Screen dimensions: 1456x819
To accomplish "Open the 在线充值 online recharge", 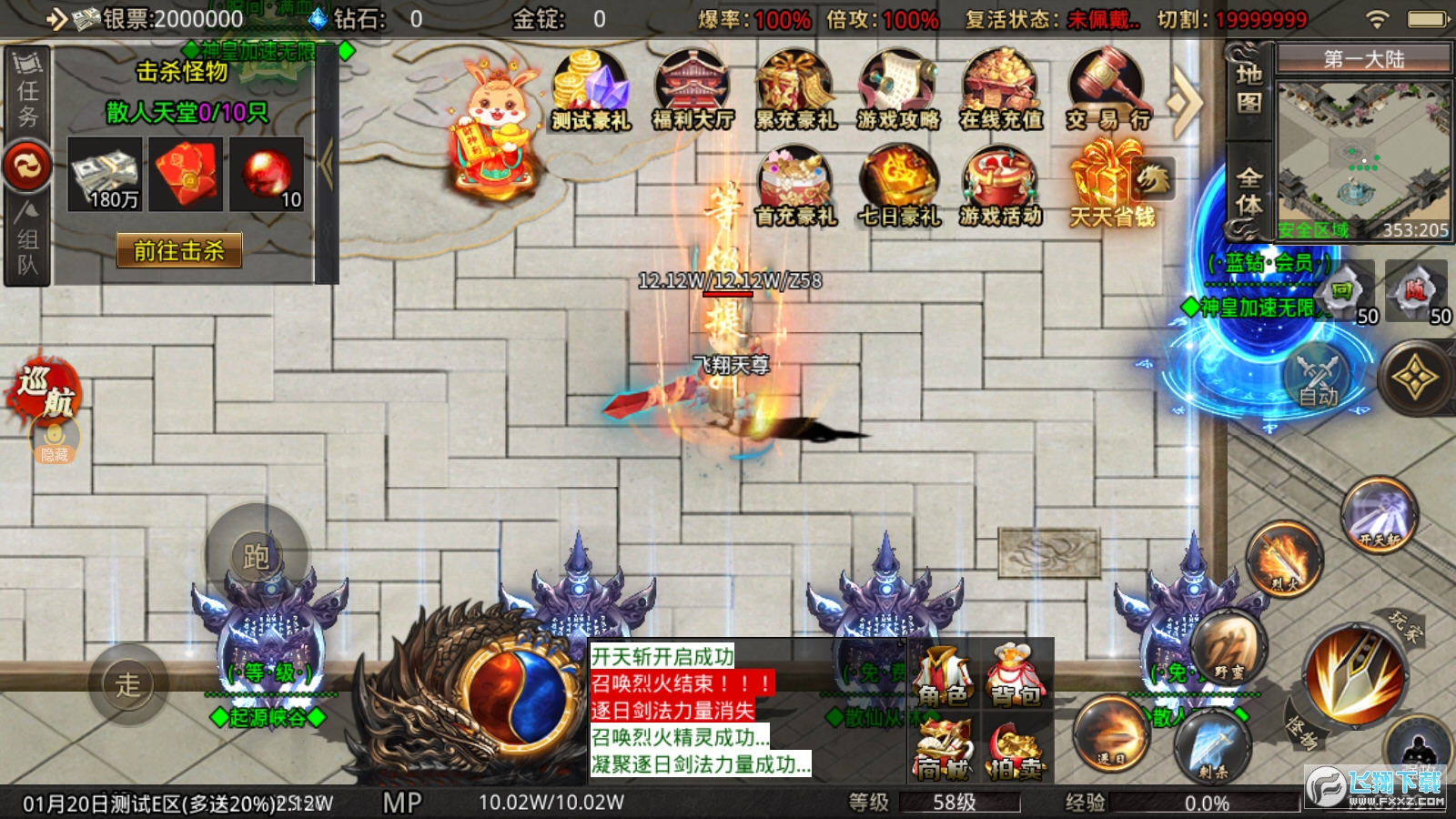I will 1001,91.
